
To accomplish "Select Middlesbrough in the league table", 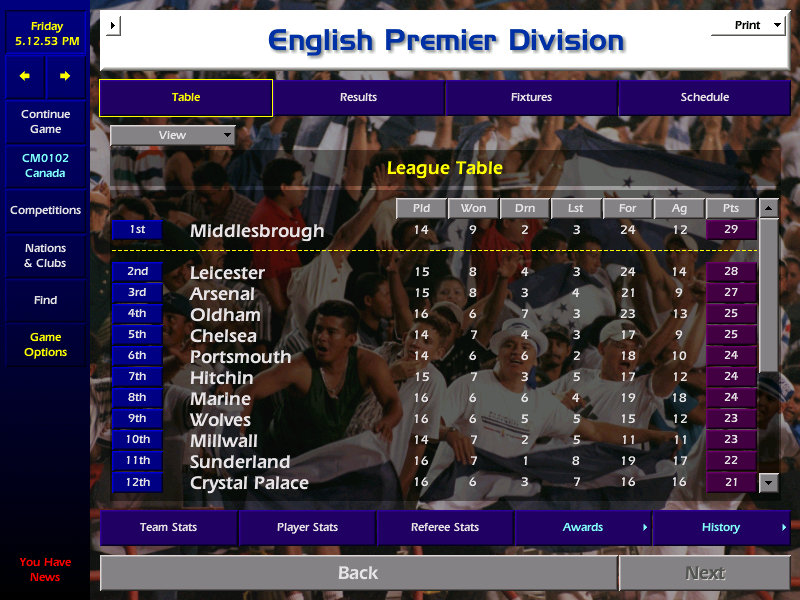I will tap(257, 231).
